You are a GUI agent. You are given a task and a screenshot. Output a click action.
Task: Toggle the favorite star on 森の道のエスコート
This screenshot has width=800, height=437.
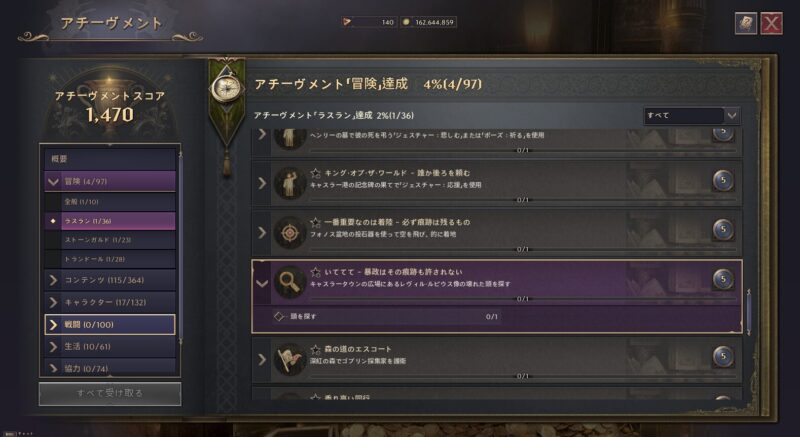(315, 348)
